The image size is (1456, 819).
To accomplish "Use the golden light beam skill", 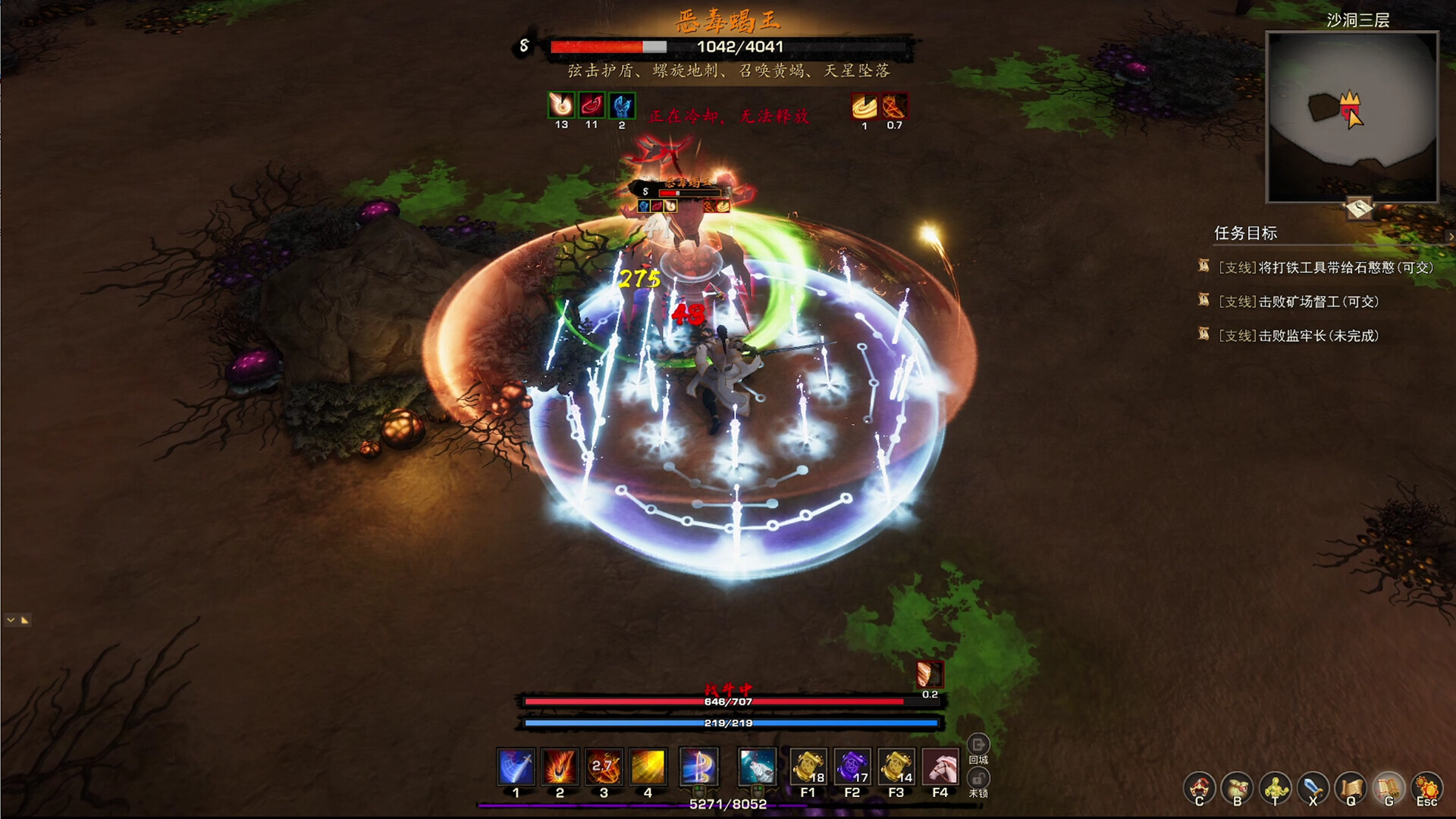I will (x=648, y=767).
